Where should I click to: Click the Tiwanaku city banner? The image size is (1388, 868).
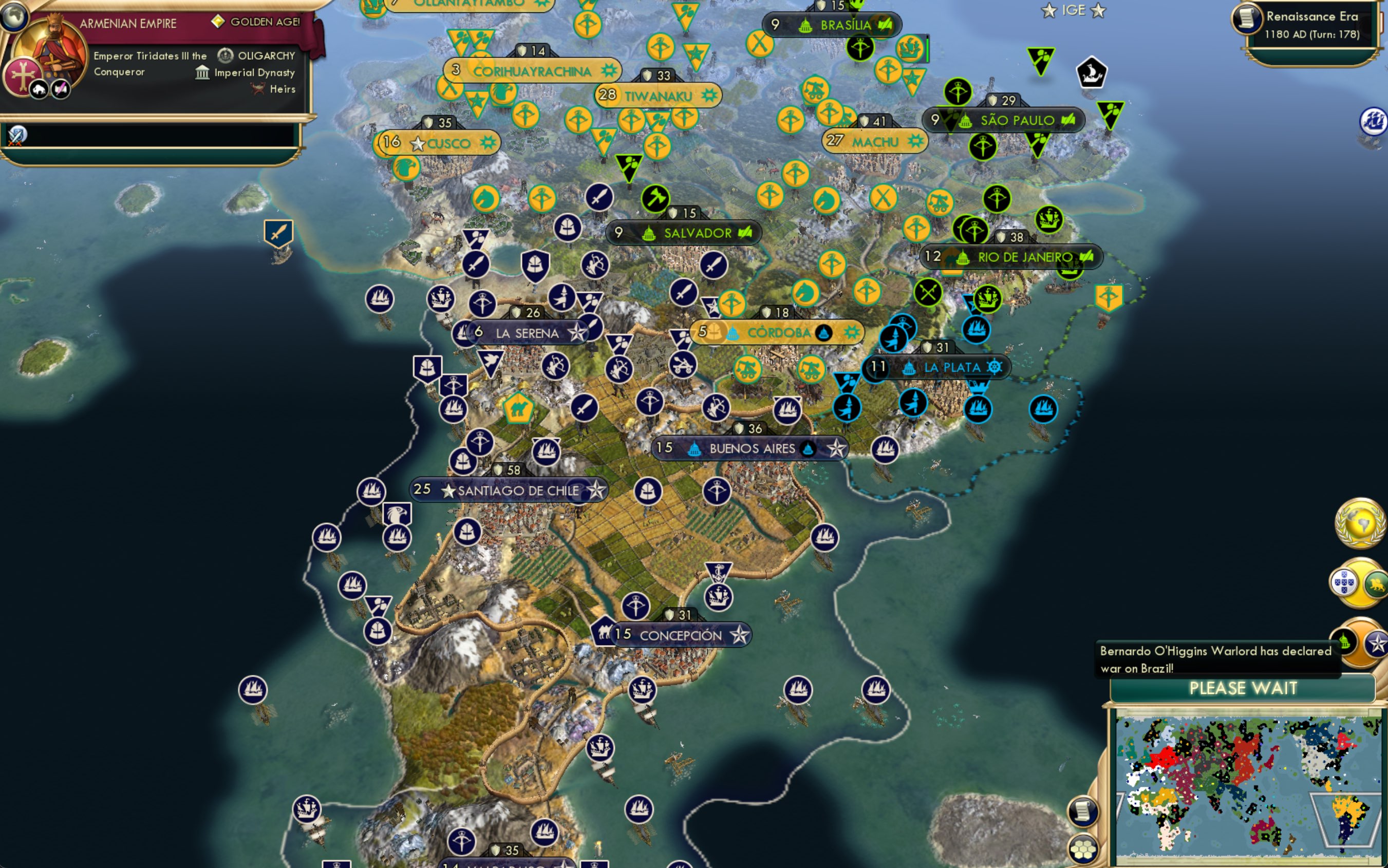[657, 97]
